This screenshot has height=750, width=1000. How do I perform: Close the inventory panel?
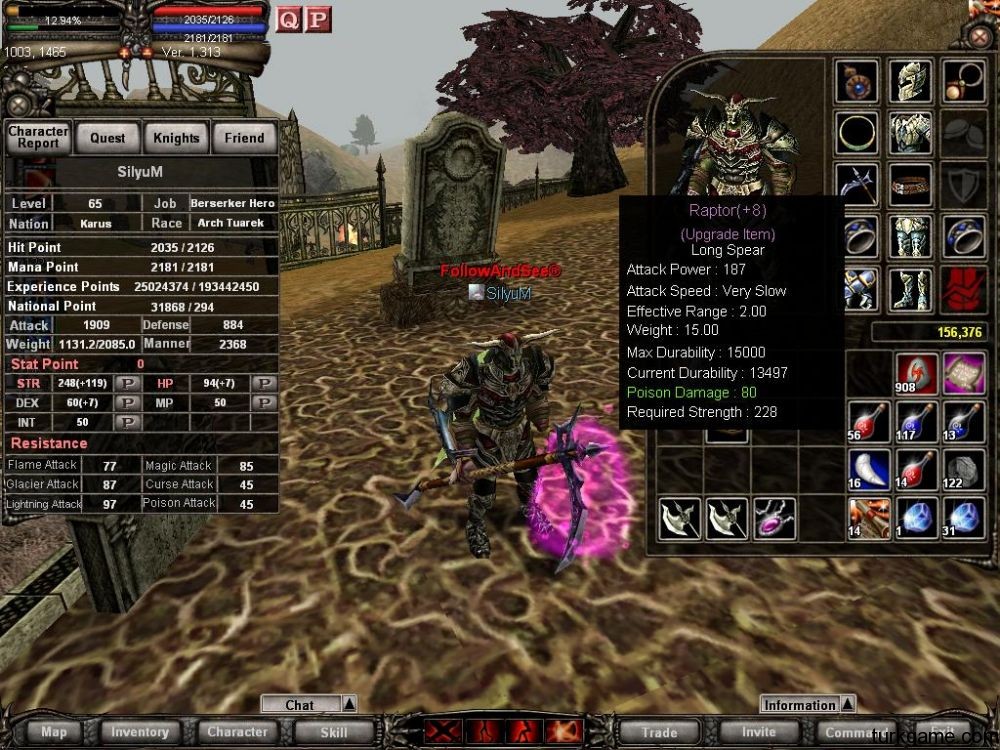980,37
